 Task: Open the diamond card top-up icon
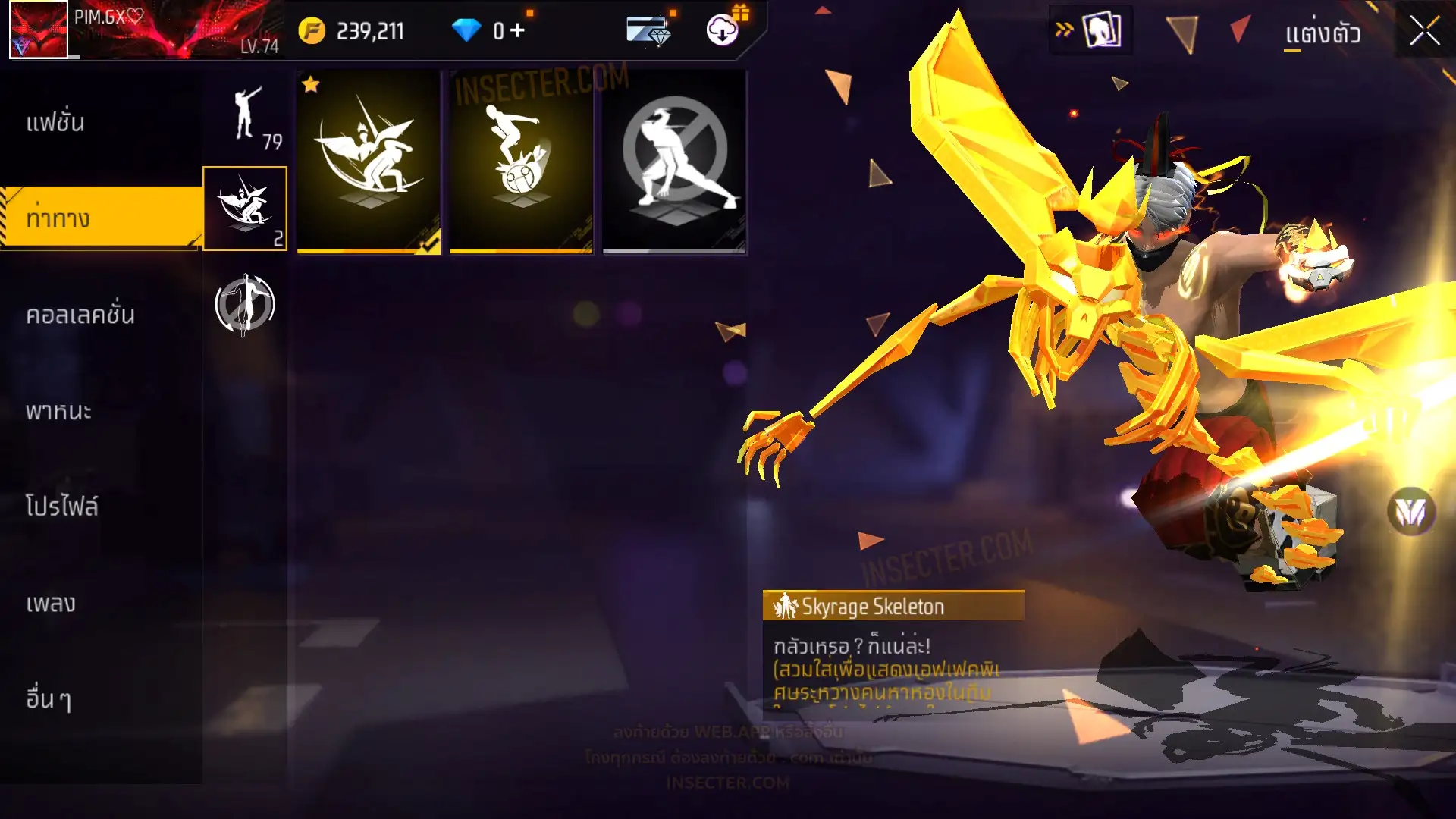point(649,31)
